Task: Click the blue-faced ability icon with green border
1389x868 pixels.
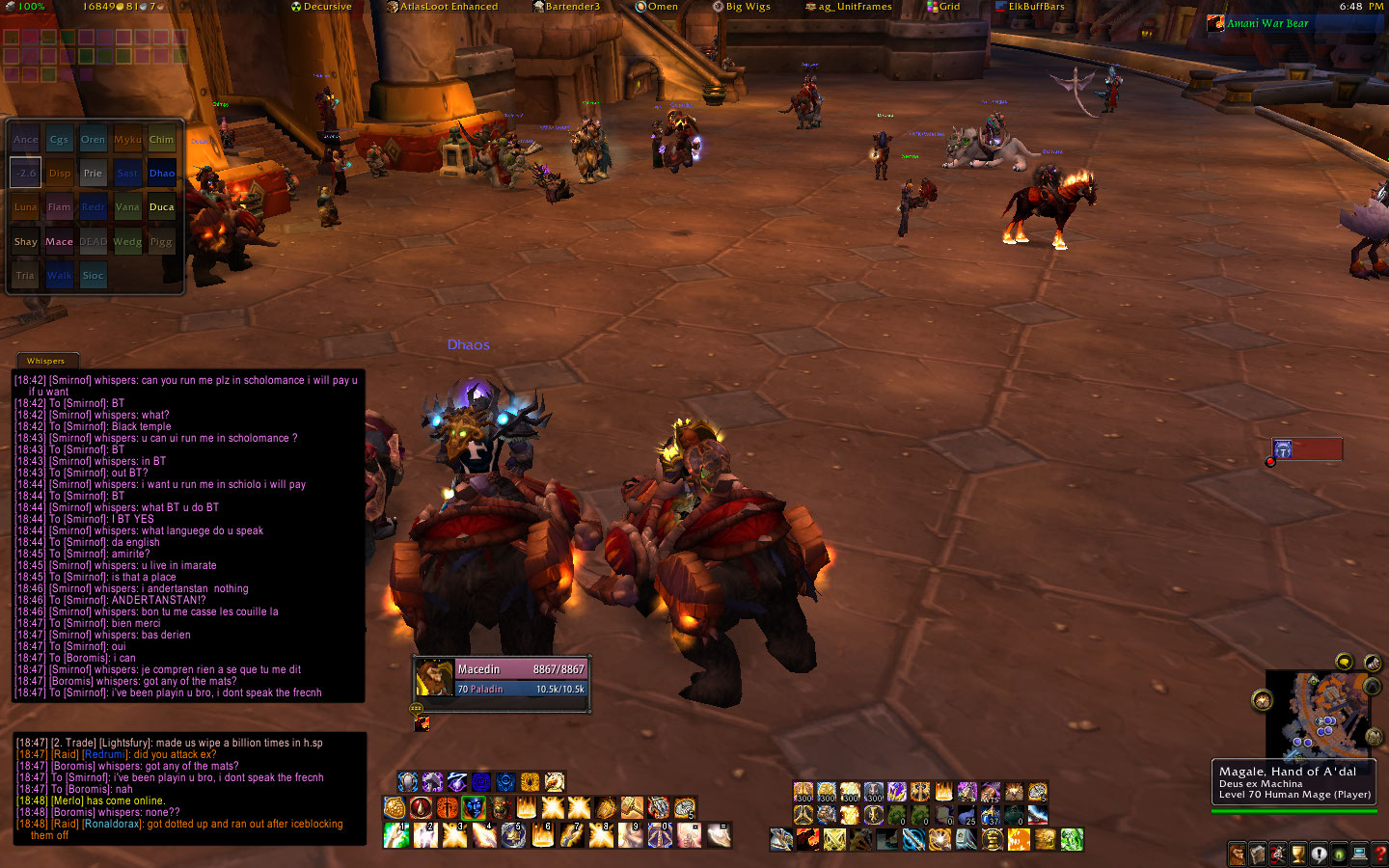Action: [x=474, y=807]
